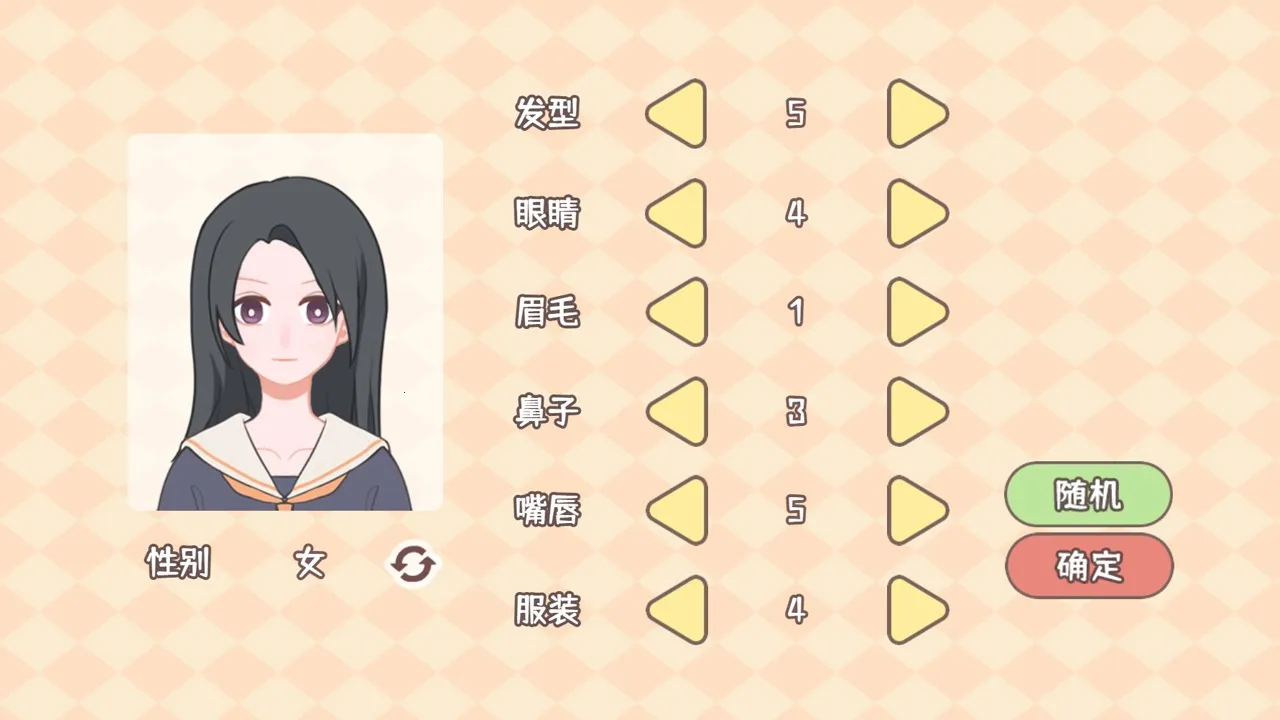This screenshot has height=720, width=1280.
Task: Click the right arrow for 眉毛 eyebrows
Action: [x=916, y=312]
